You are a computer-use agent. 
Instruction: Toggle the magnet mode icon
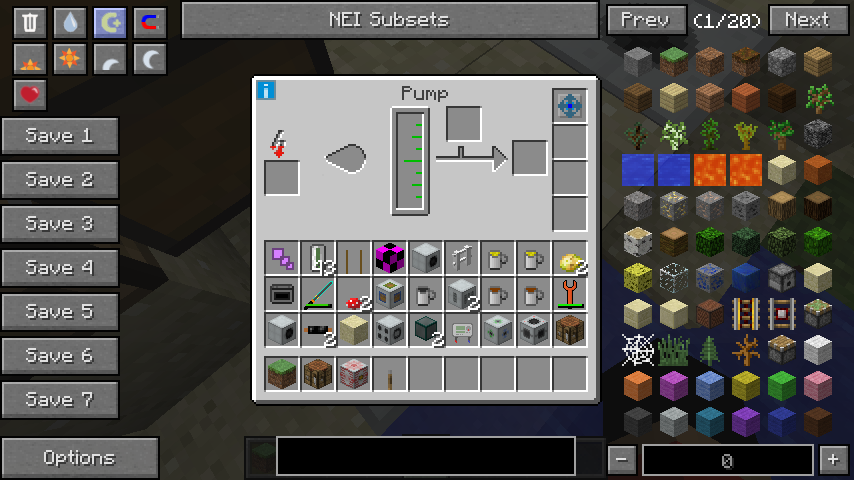150,22
